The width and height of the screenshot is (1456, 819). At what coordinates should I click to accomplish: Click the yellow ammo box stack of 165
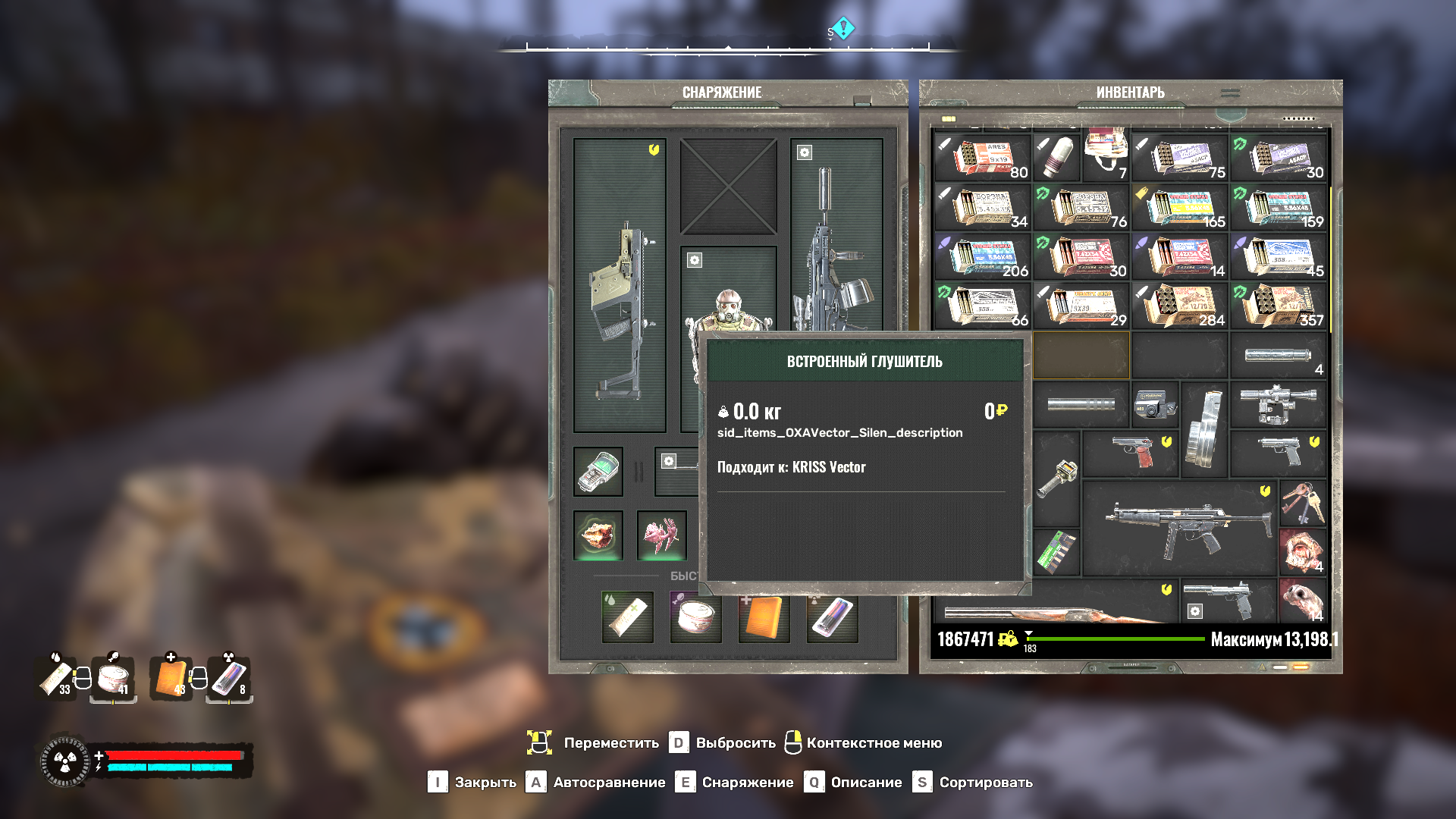tap(1180, 206)
